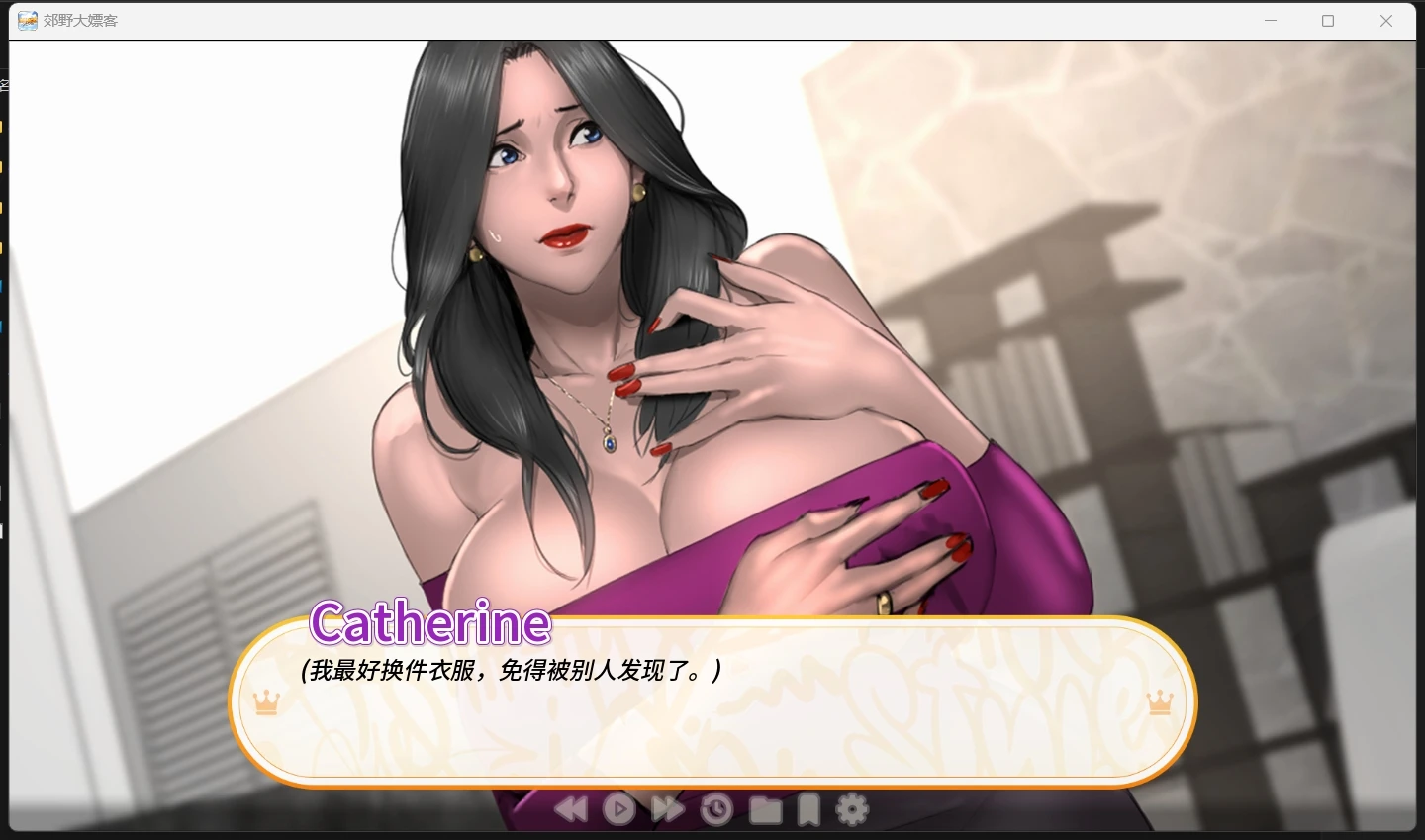Click an orange icon on the left edge strip
1425x840 pixels.
pyautogui.click(x=4, y=127)
